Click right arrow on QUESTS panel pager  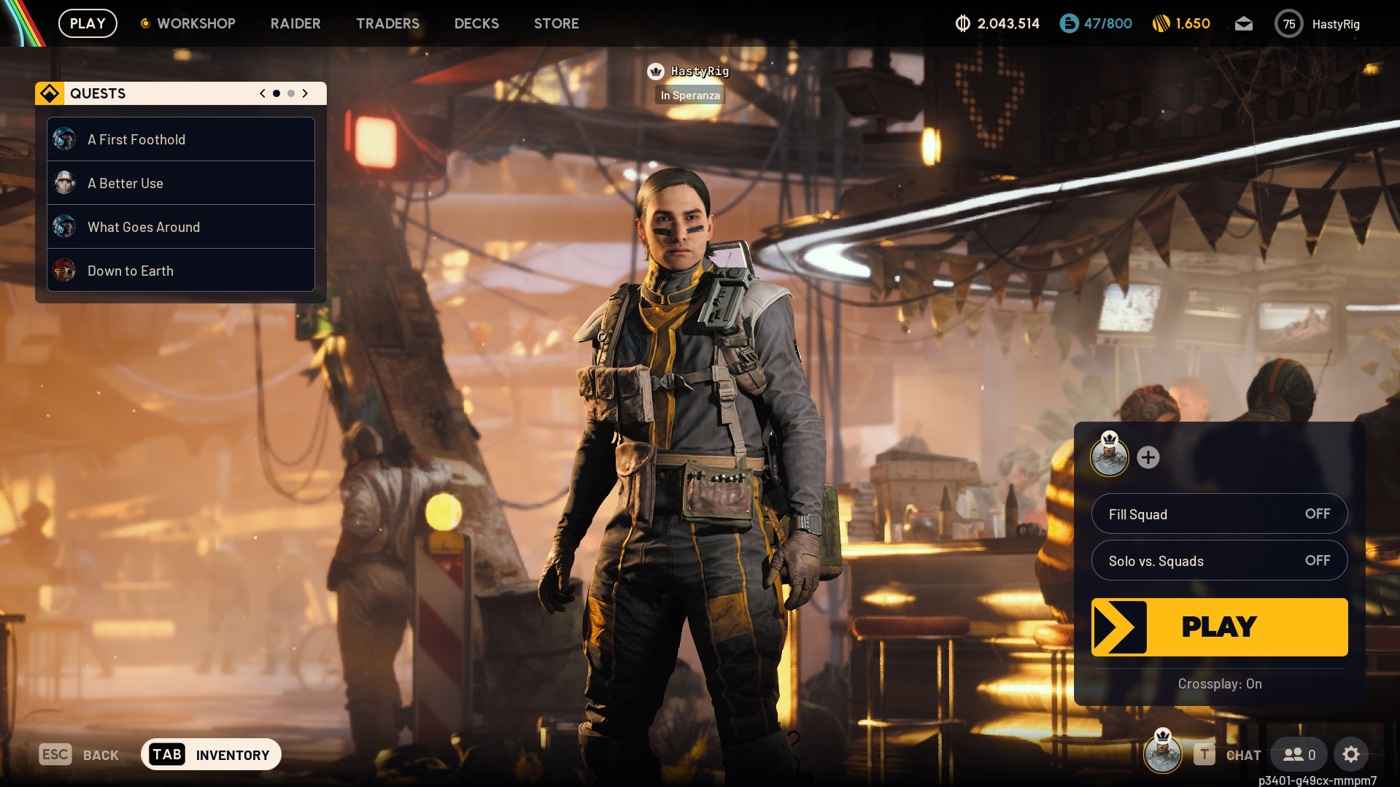click(x=305, y=93)
